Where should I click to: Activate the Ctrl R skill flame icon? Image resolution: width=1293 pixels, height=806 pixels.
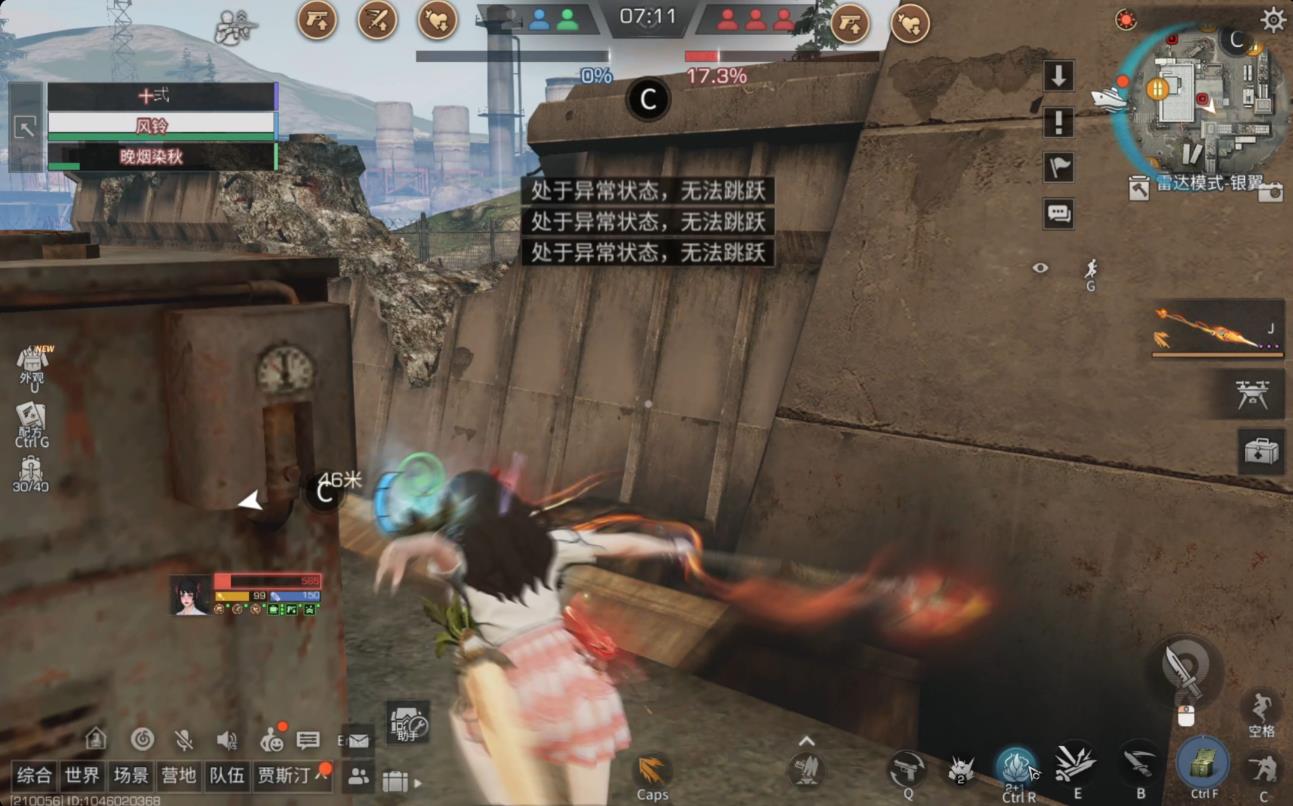[x=1016, y=767]
